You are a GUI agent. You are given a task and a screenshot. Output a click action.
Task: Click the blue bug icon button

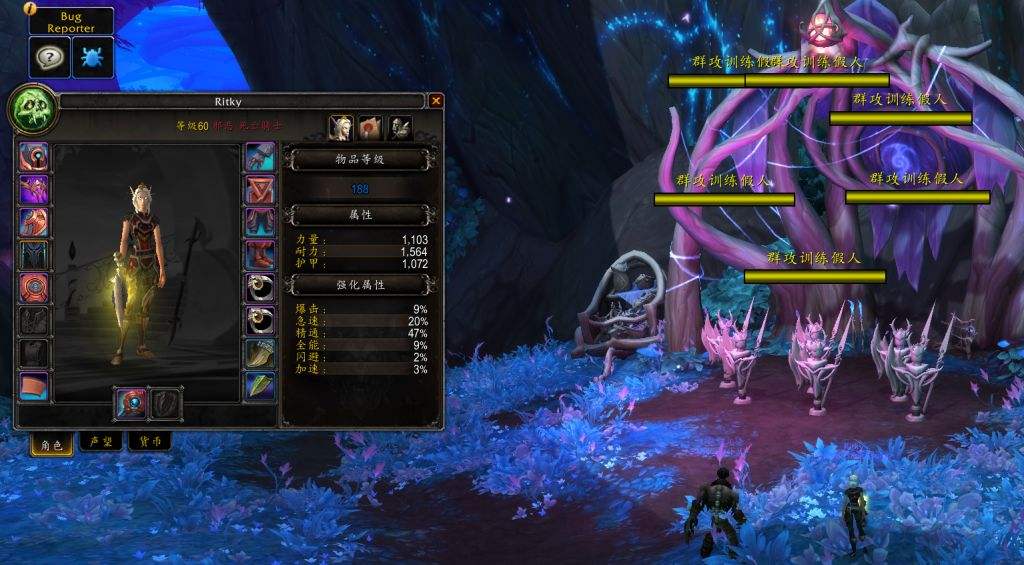point(92,58)
